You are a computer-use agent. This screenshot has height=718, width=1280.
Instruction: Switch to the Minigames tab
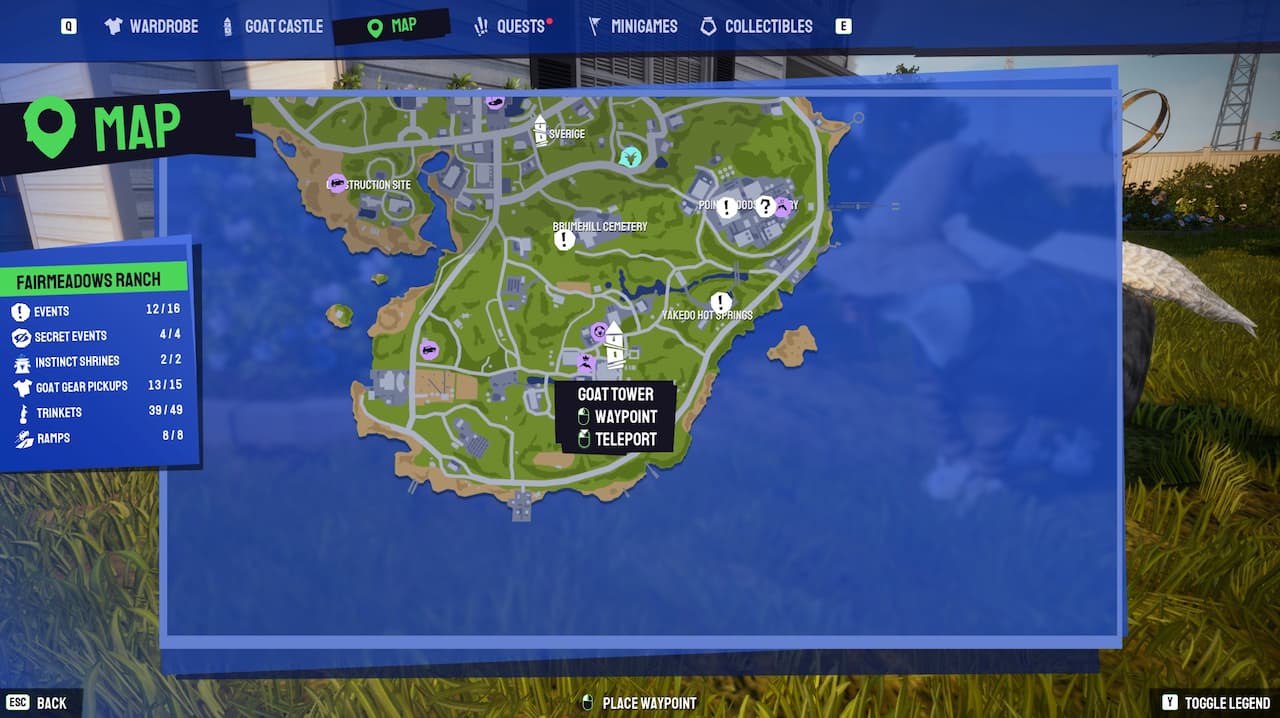pyautogui.click(x=632, y=26)
